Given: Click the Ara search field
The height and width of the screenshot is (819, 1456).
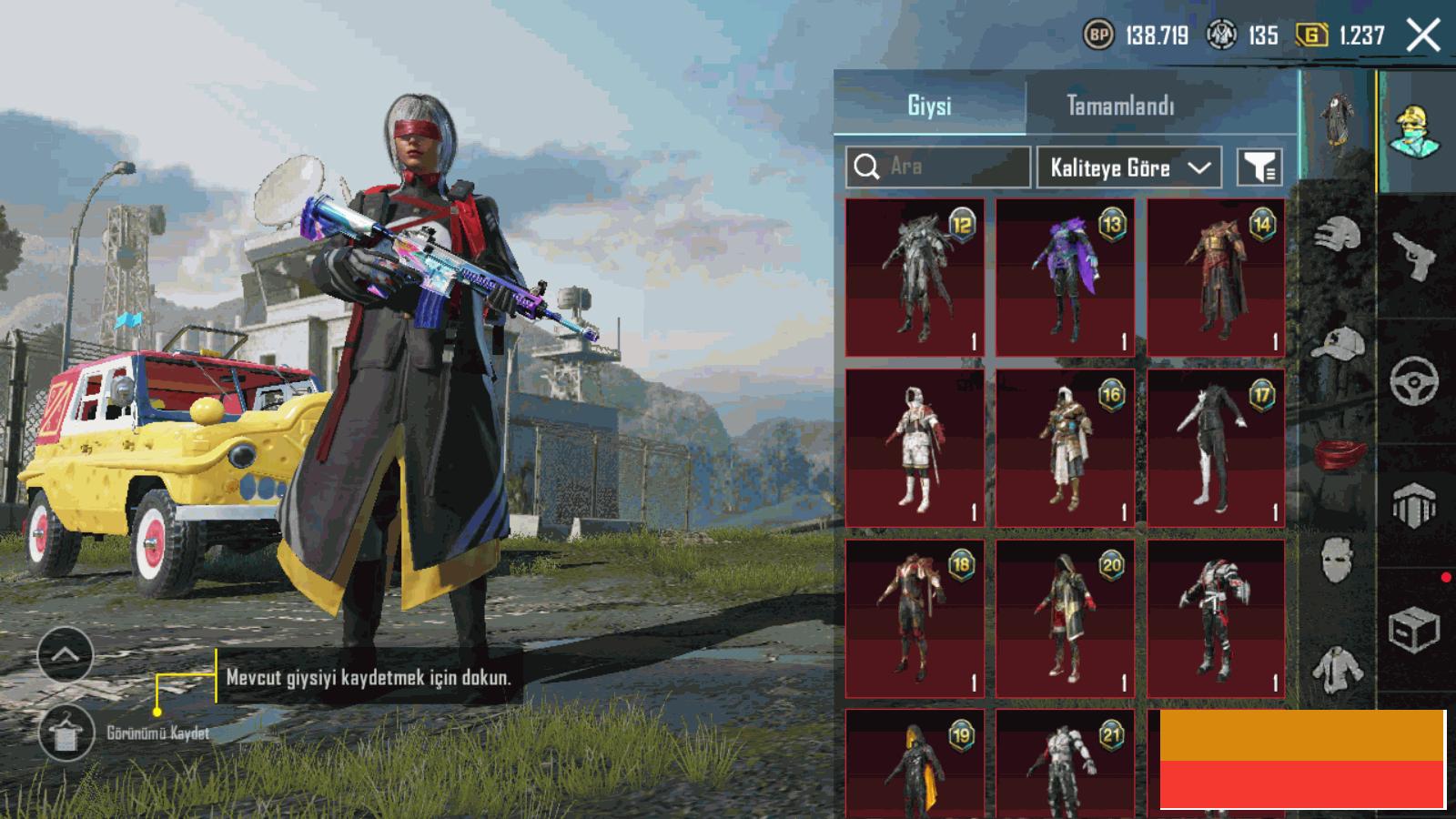Looking at the screenshot, I should tap(938, 167).
